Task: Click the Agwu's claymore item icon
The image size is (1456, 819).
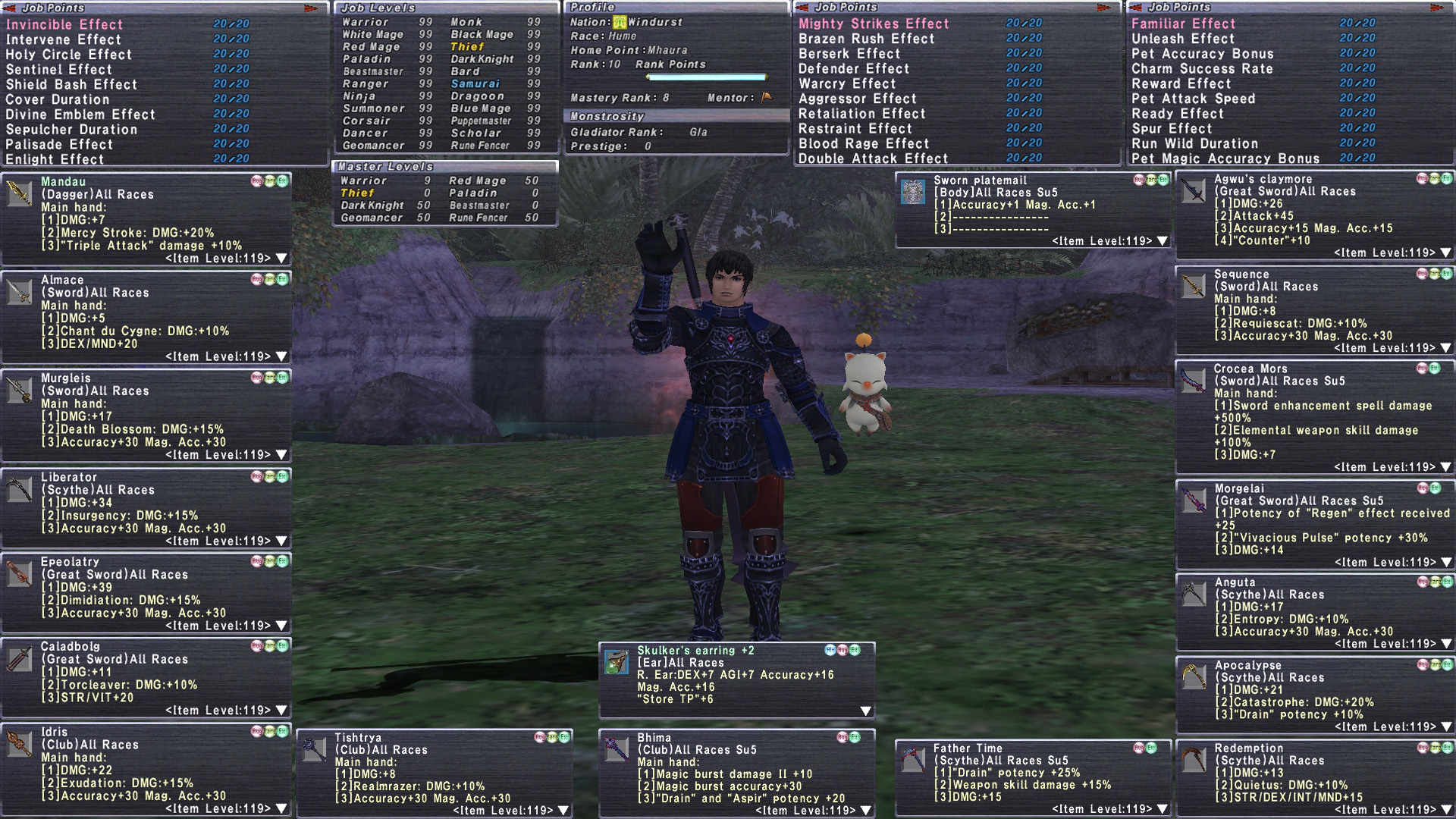Action: click(1193, 190)
